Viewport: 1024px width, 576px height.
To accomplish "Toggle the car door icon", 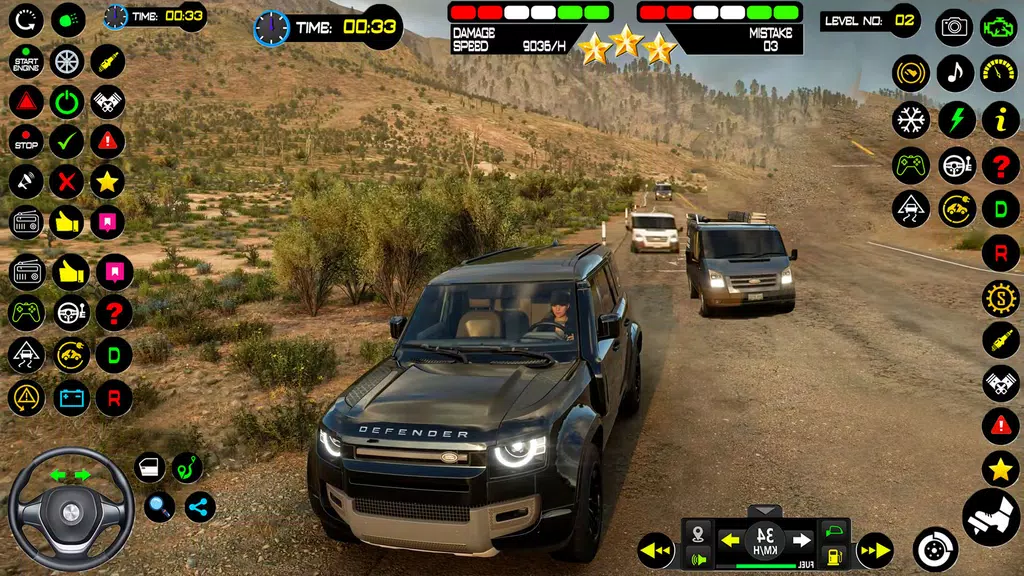I will (x=150, y=467).
